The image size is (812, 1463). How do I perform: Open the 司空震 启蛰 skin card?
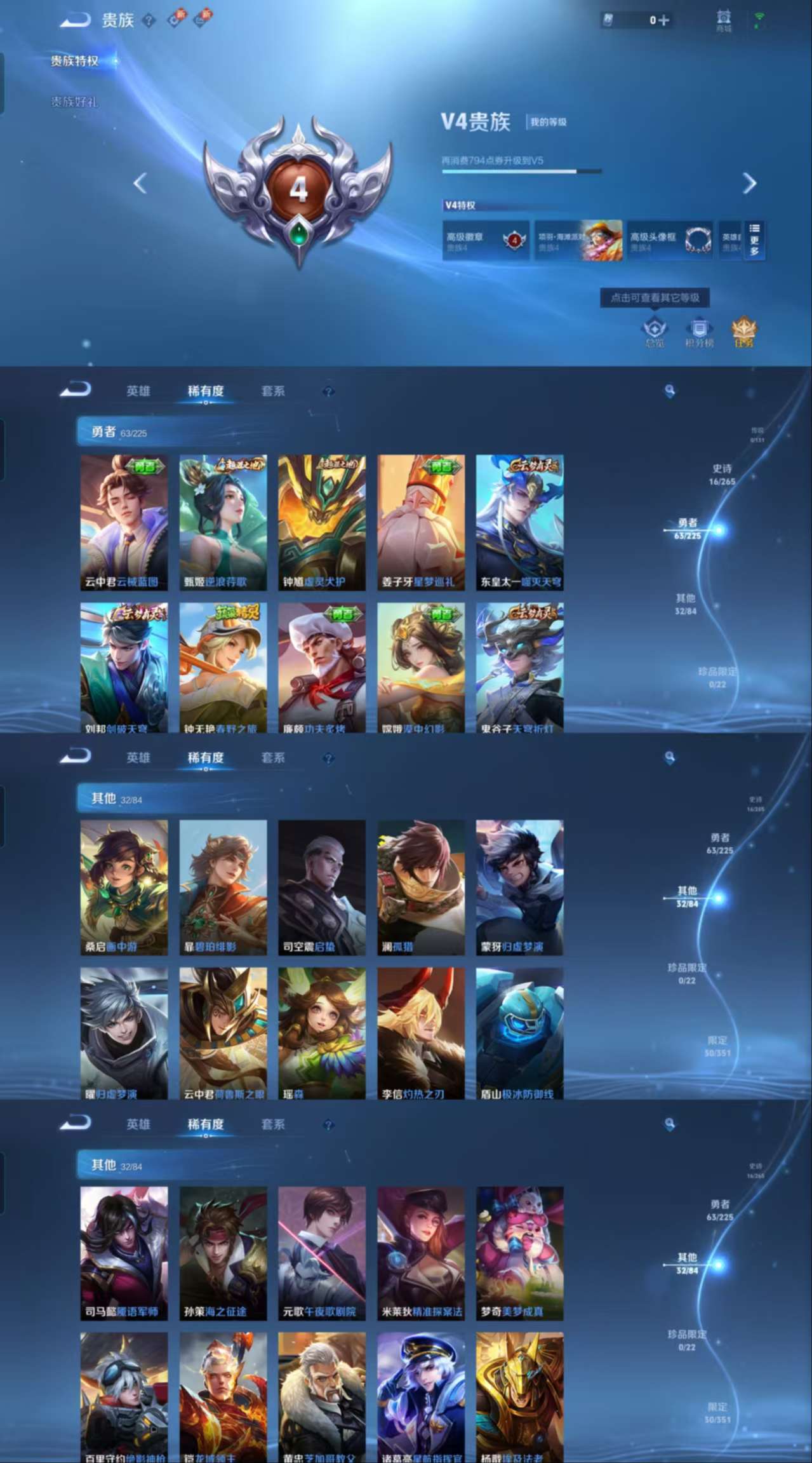click(322, 887)
